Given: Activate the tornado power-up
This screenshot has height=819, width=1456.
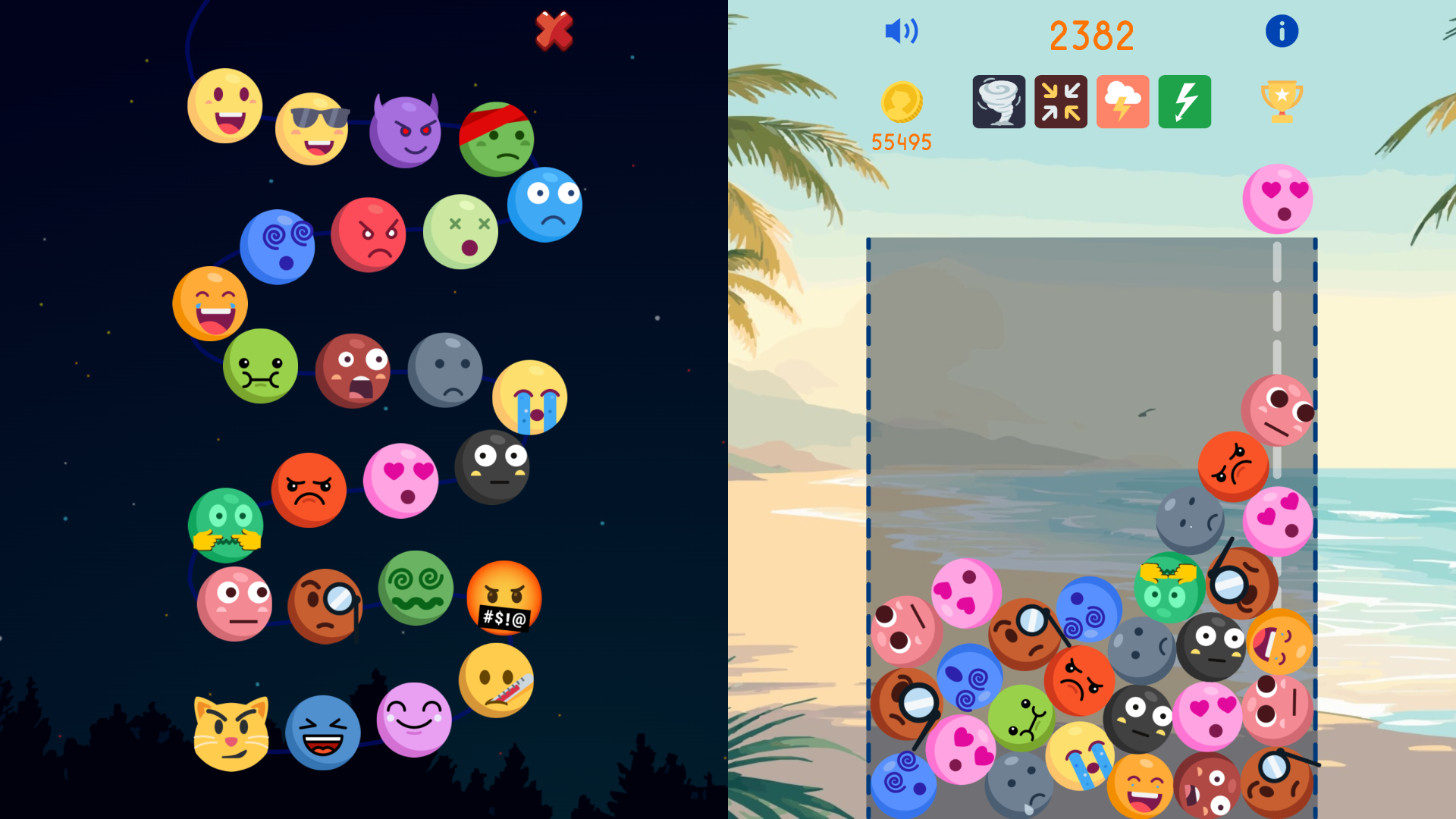Looking at the screenshot, I should coord(999,102).
